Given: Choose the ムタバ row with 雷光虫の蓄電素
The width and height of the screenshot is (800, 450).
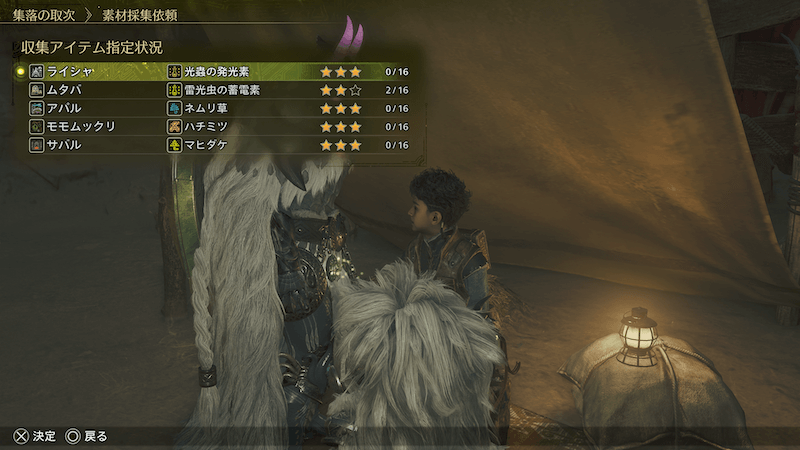Looking at the screenshot, I should point(220,90).
